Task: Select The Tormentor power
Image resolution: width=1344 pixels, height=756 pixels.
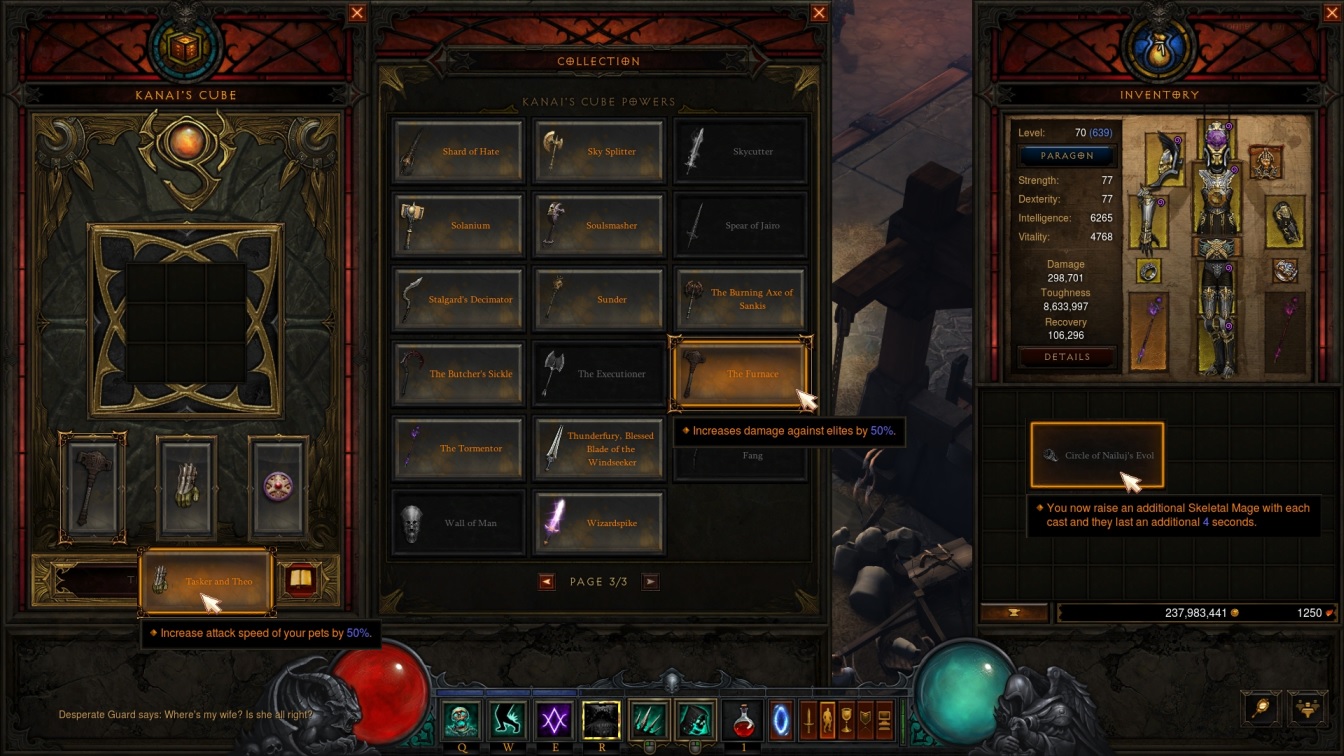Action: (x=459, y=448)
